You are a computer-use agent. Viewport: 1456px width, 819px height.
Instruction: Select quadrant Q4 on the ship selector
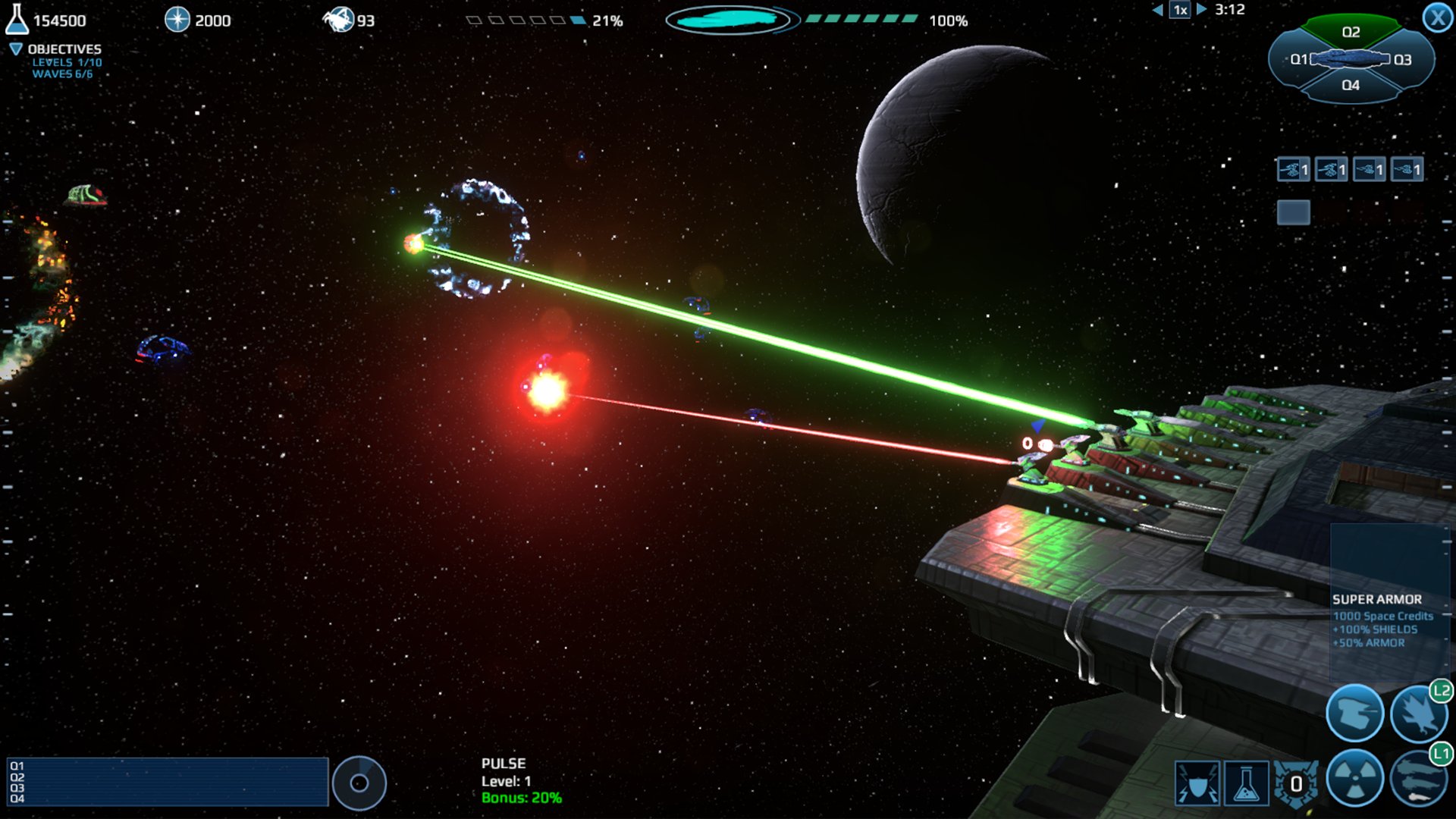pos(1351,85)
